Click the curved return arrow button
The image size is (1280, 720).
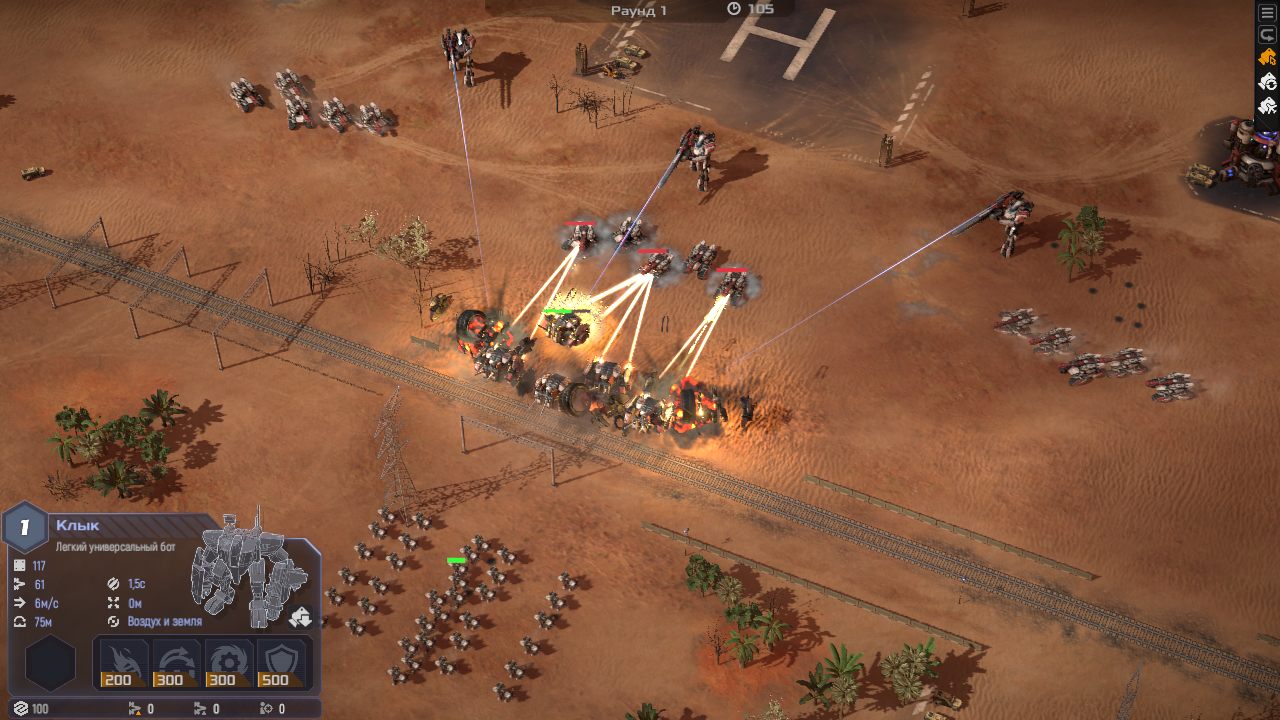[1268, 34]
